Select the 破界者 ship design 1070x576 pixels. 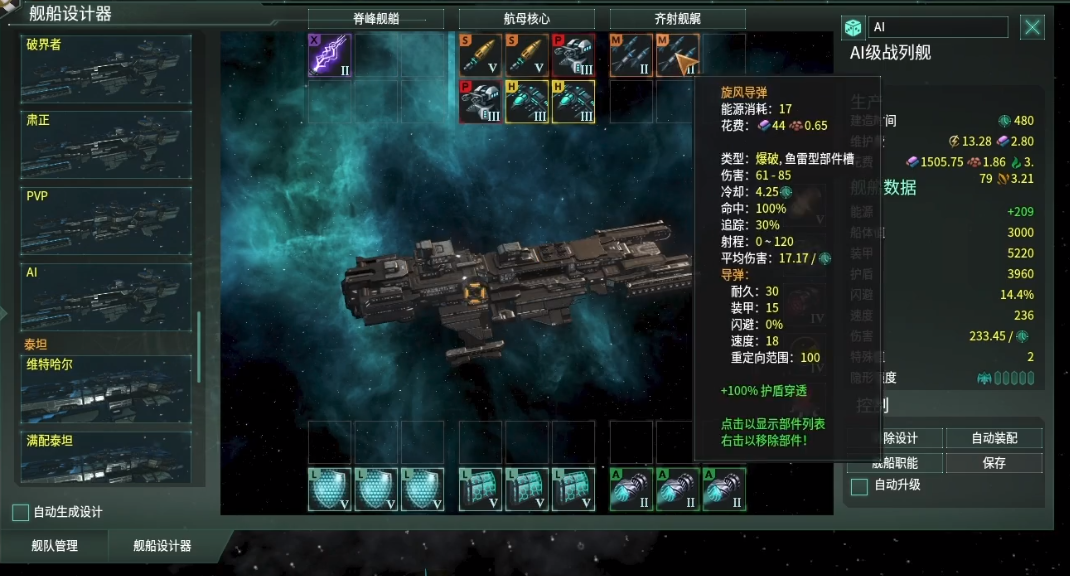click(x=105, y=68)
